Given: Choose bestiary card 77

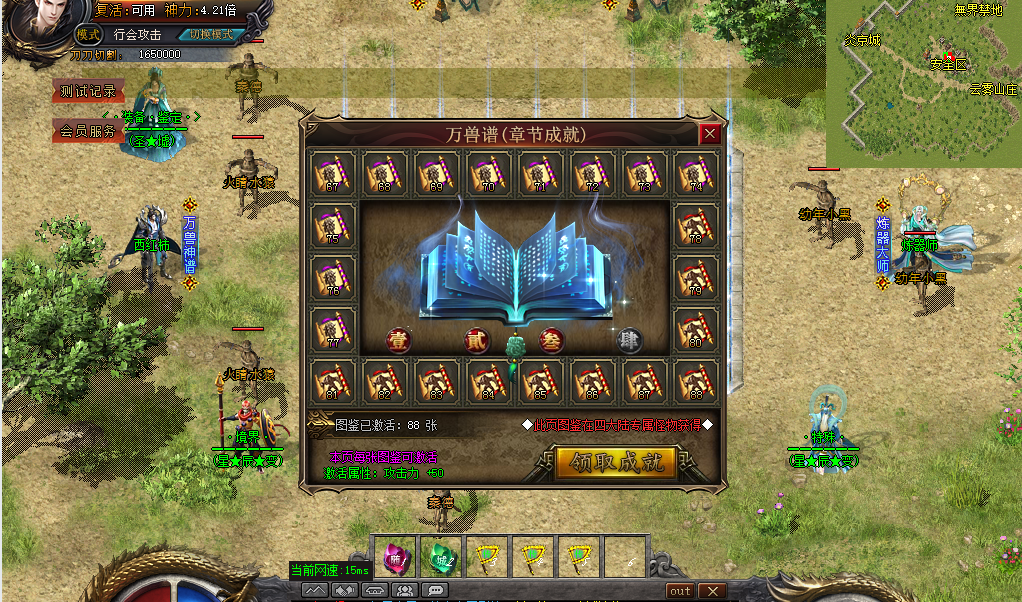Looking at the screenshot, I should pyautogui.click(x=332, y=330).
